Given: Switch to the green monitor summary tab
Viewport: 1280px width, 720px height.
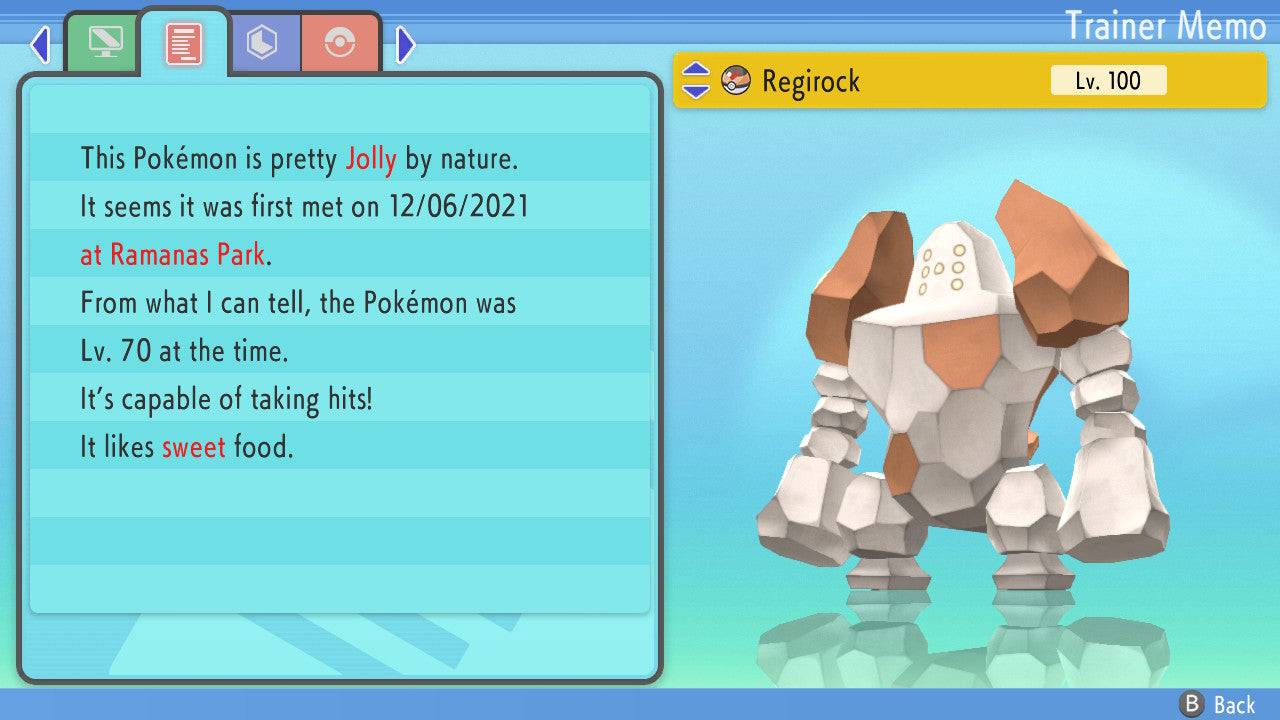Looking at the screenshot, I should pos(103,43).
